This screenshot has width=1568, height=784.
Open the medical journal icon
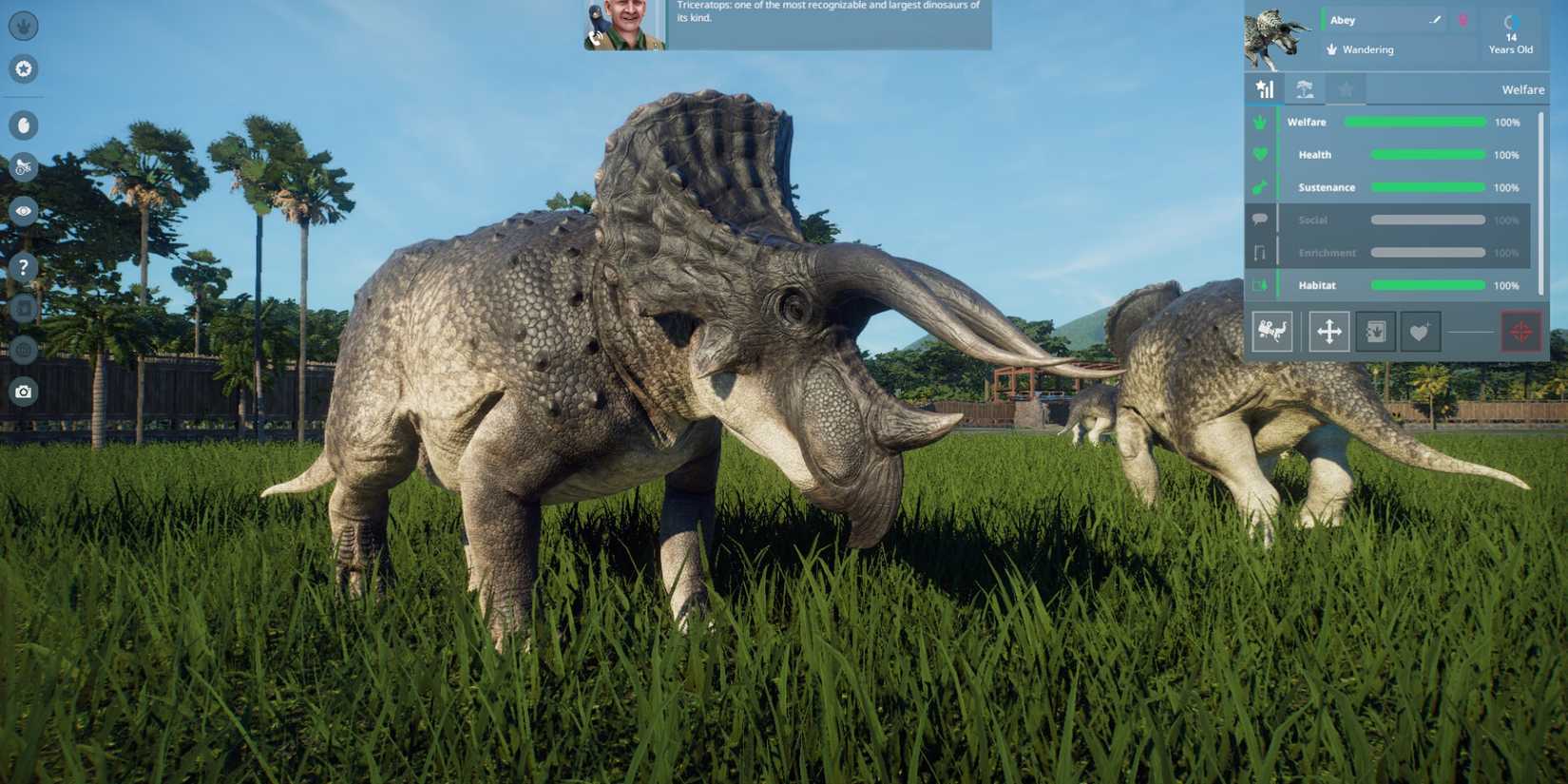pos(1375,331)
